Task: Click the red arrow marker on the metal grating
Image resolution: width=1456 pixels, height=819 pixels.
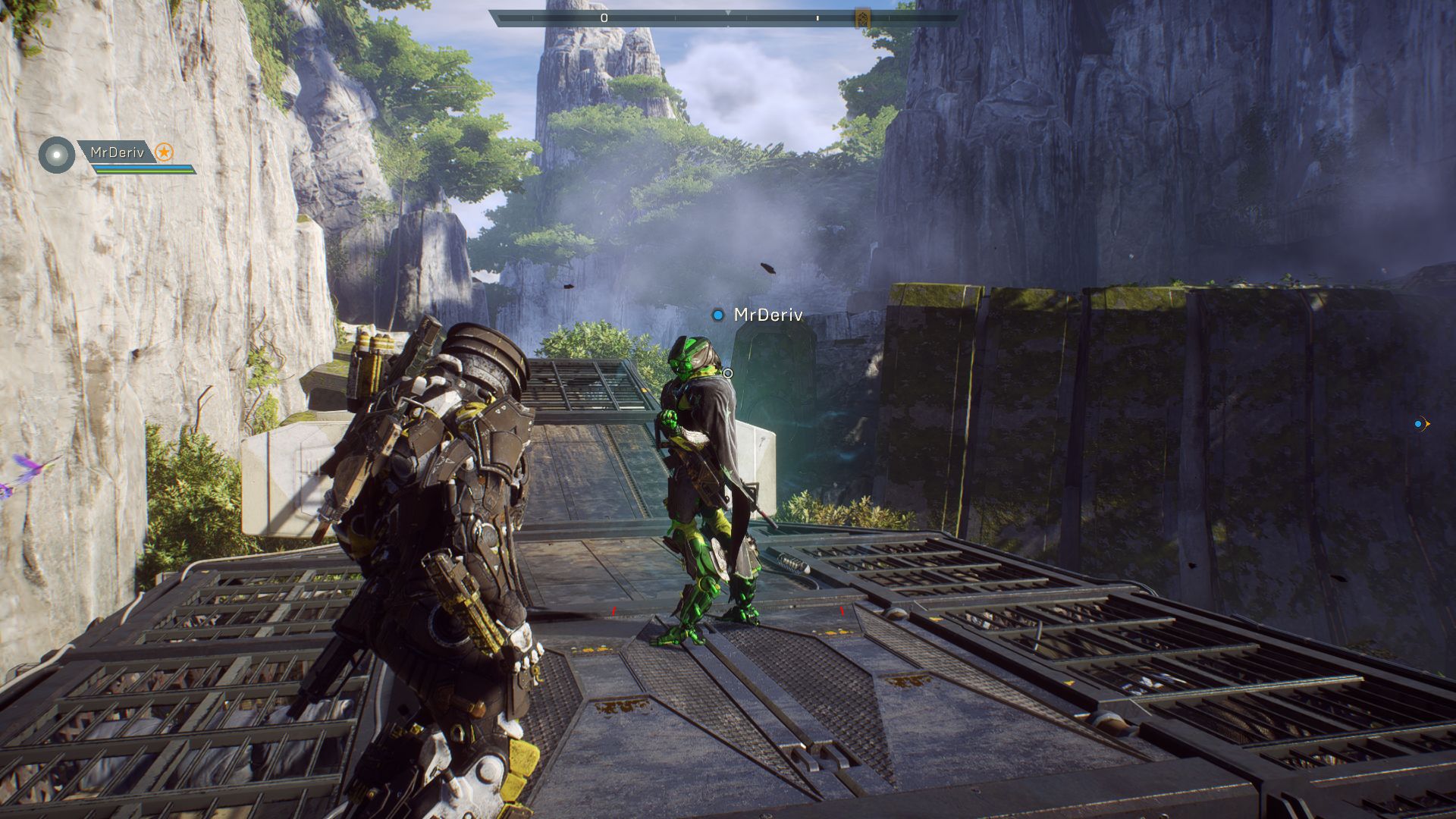Action: pyautogui.click(x=613, y=612)
